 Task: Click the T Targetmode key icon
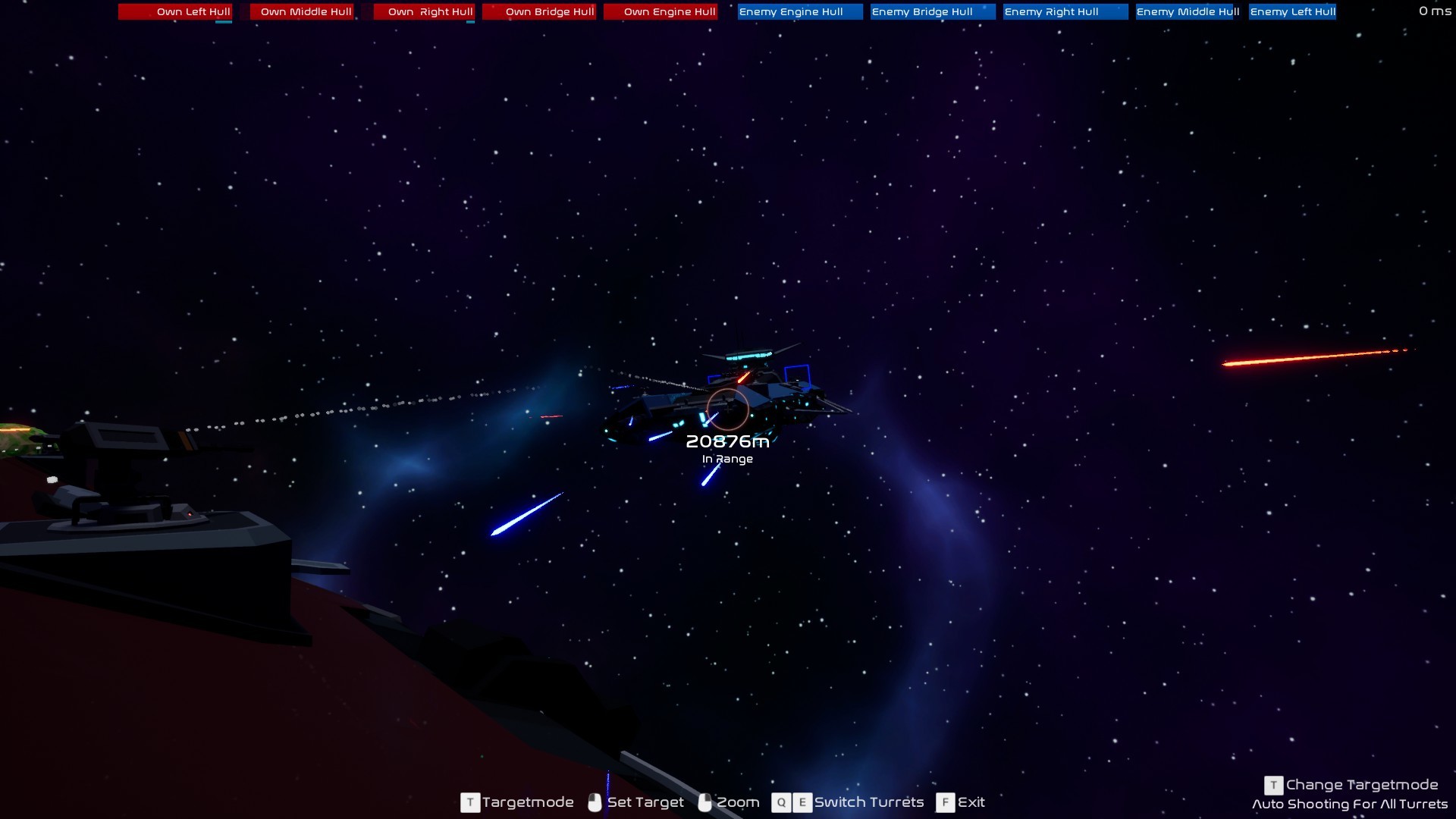click(469, 802)
